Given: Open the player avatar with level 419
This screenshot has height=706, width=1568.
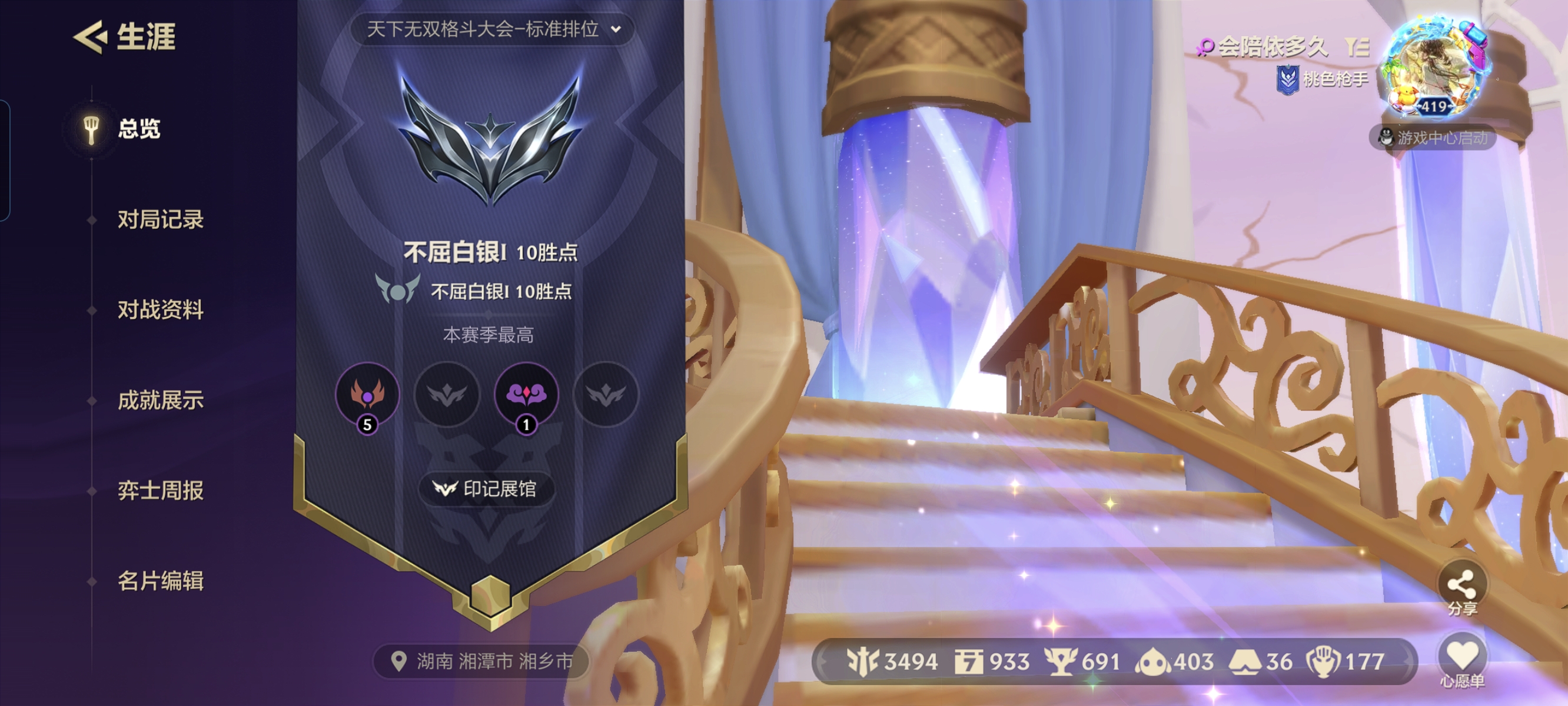Looking at the screenshot, I should point(1436,68).
